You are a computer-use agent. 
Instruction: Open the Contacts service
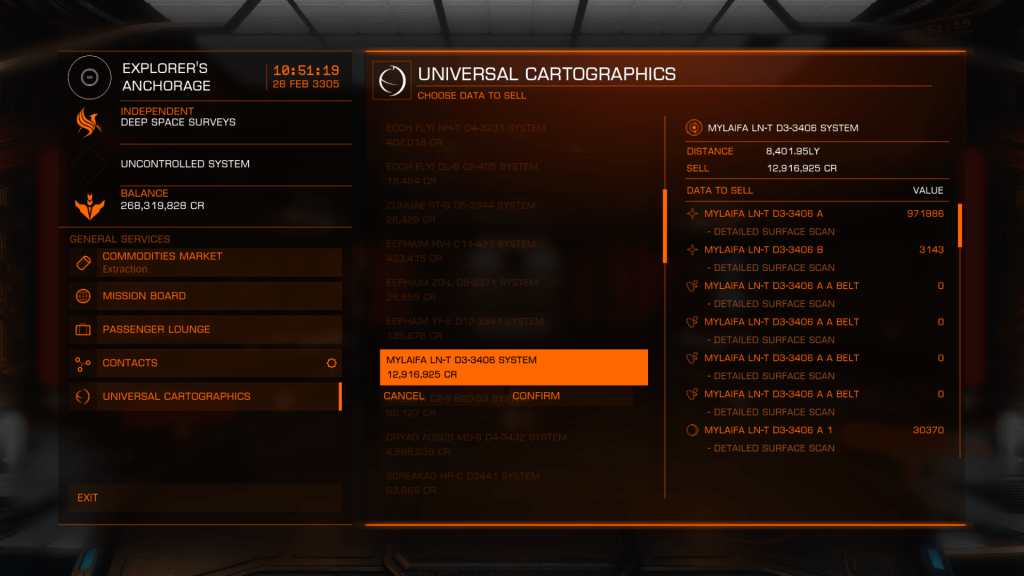(x=205, y=363)
